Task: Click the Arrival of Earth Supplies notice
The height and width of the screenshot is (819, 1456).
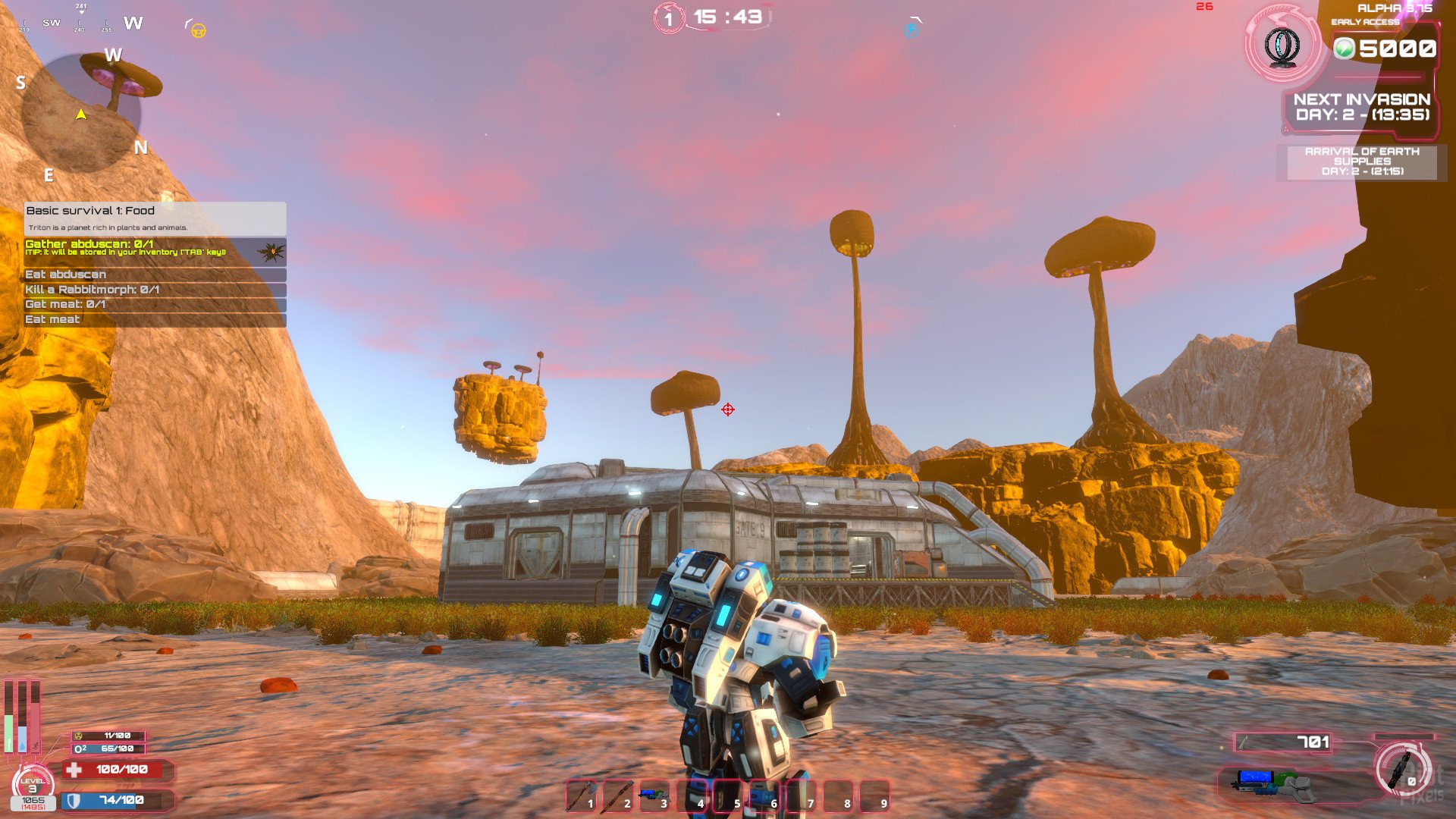Action: pyautogui.click(x=1362, y=162)
